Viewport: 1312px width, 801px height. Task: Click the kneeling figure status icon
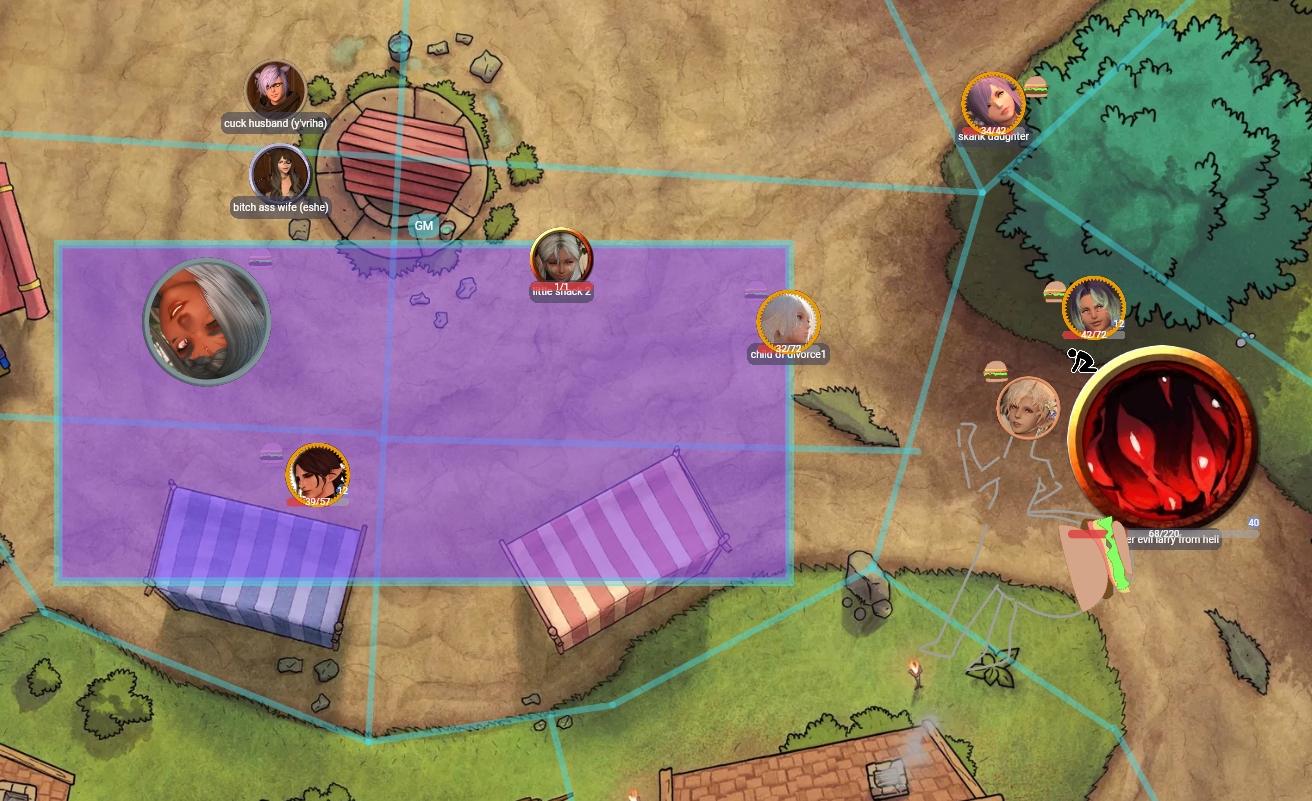click(1081, 360)
